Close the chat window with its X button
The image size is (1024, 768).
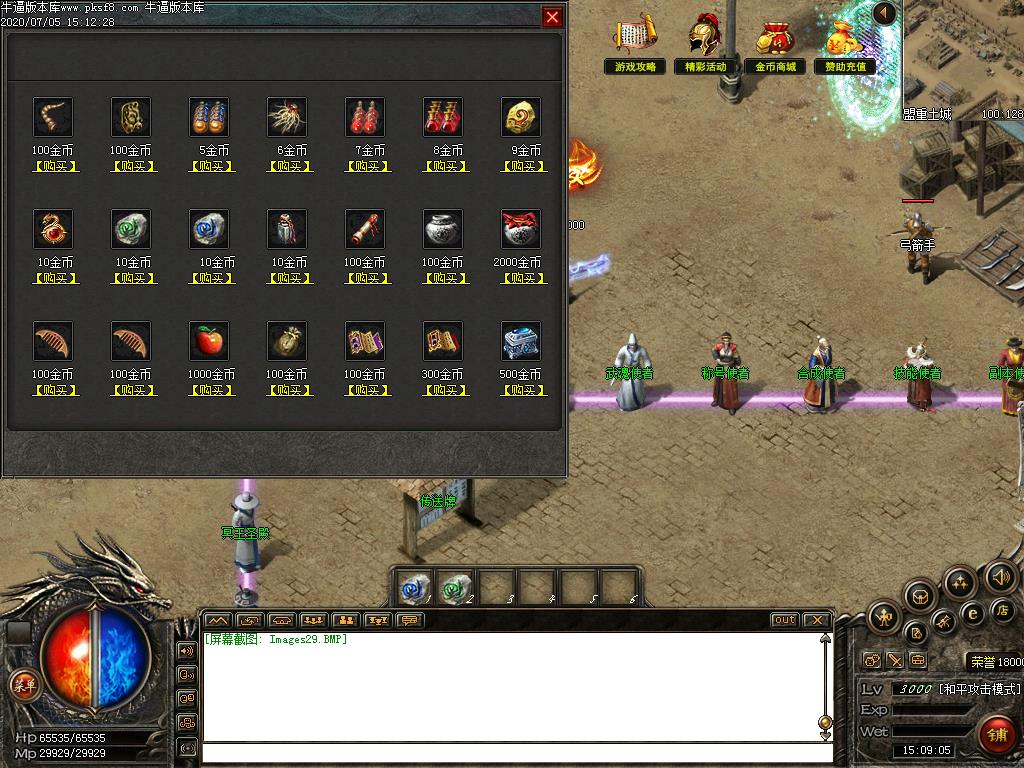click(x=817, y=620)
